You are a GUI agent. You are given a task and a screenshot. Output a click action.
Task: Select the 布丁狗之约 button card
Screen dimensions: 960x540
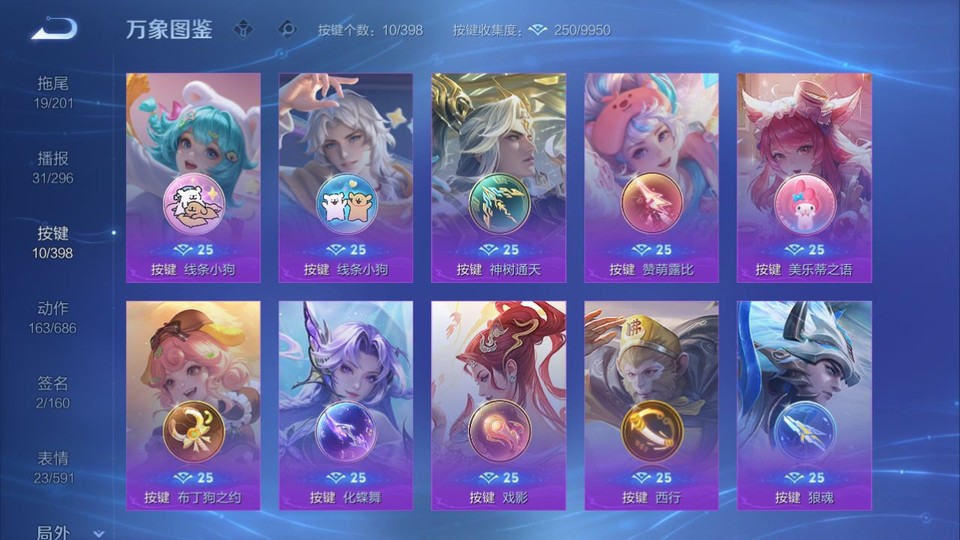[193, 405]
